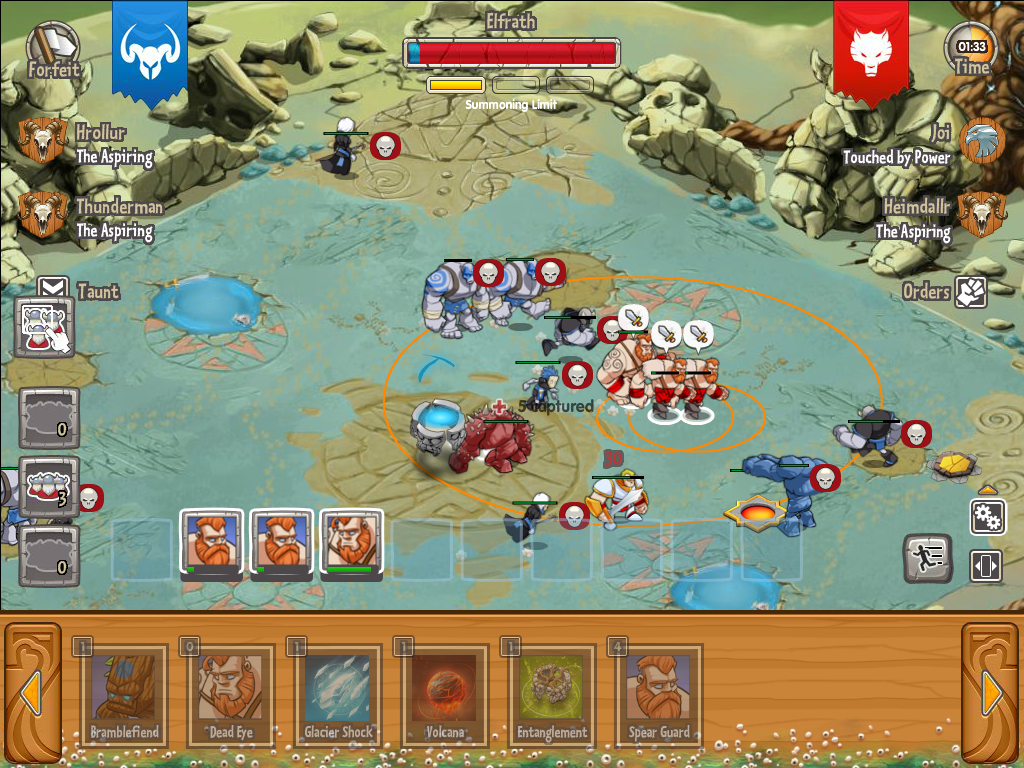Select the squad slot showing 3 units
Screen dimensions: 1024x768
pos(48,487)
